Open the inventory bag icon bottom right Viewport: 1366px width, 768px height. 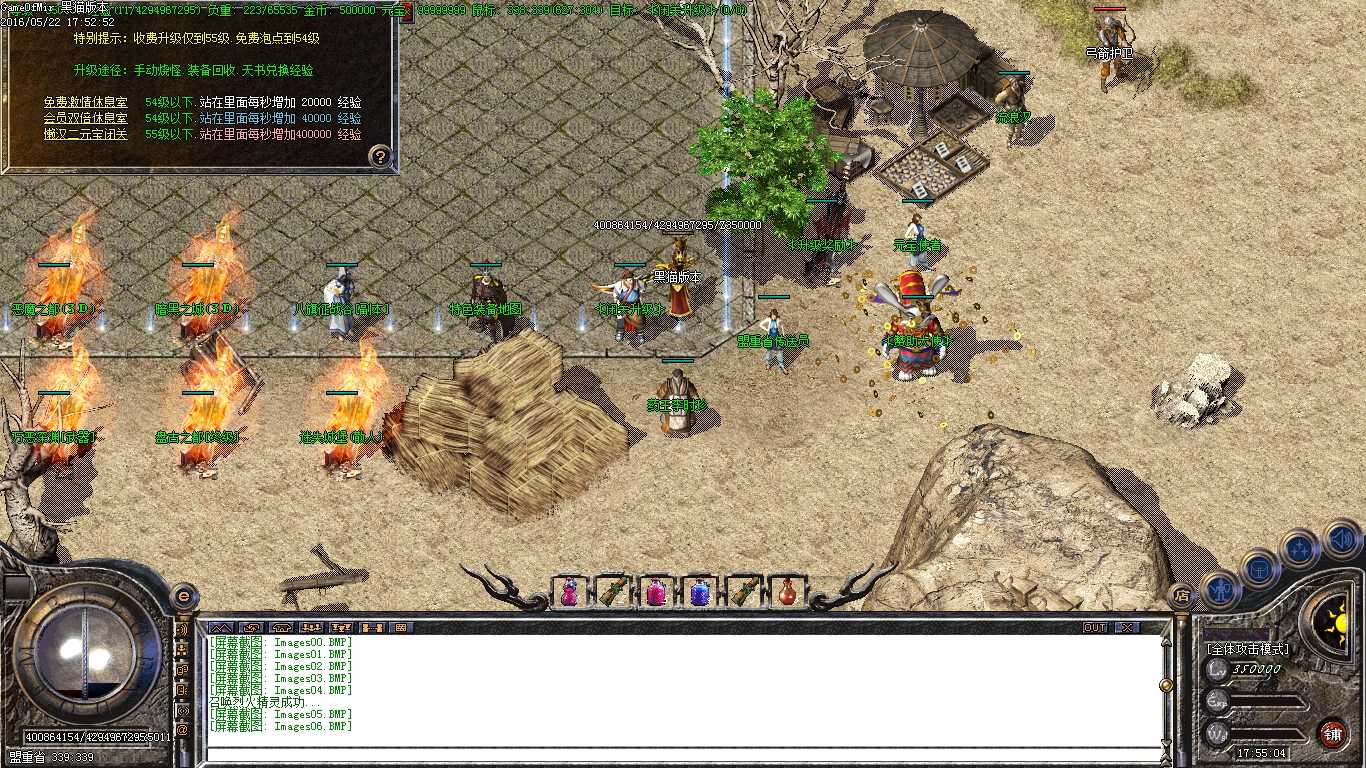tap(1261, 568)
